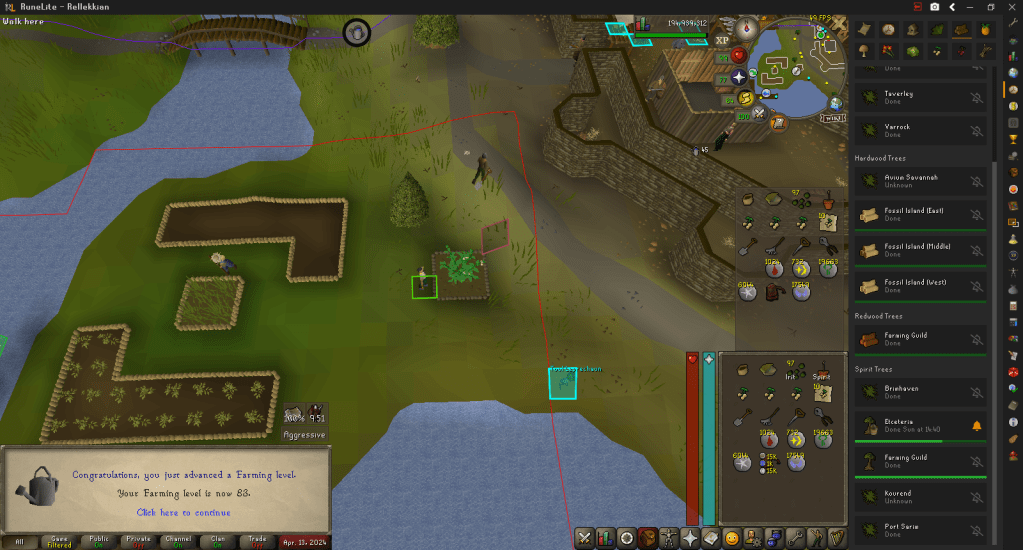Switch to the Public chat tab

[x=98, y=541]
